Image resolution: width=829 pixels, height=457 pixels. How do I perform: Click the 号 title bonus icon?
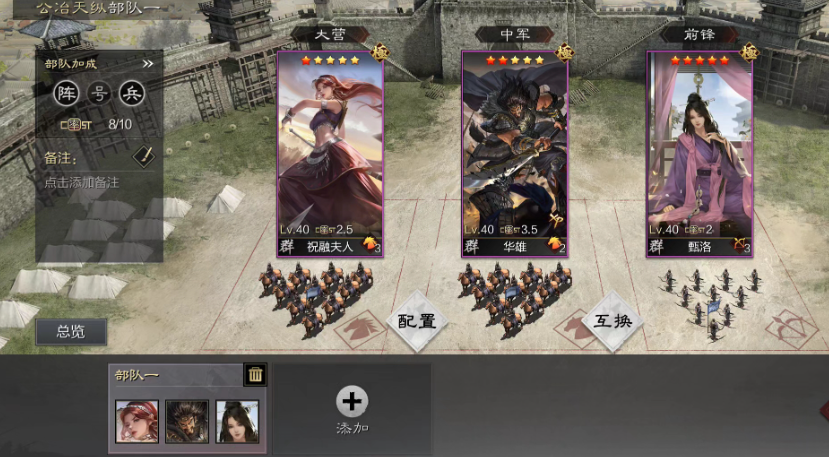tap(99, 94)
